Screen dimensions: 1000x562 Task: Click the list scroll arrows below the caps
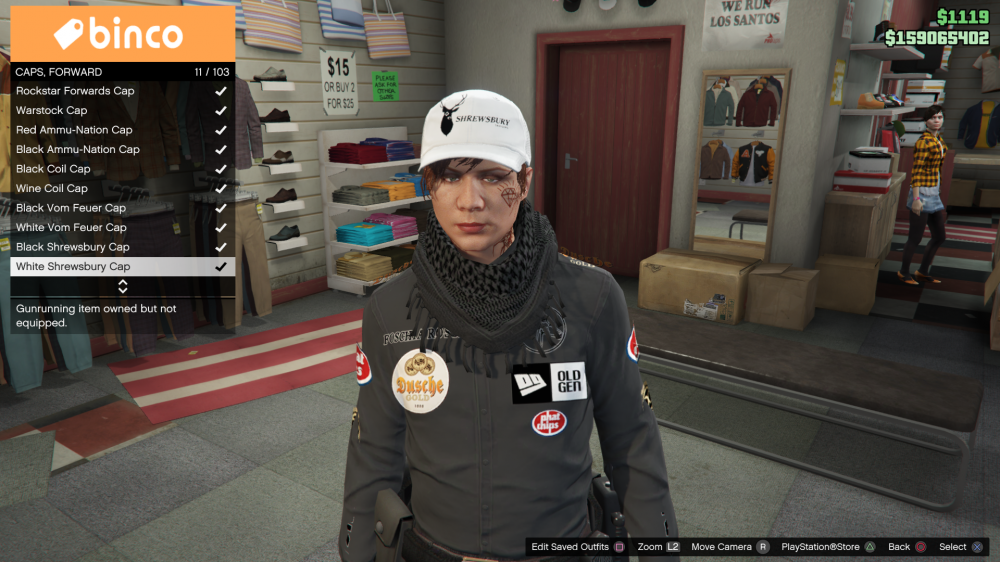click(123, 286)
